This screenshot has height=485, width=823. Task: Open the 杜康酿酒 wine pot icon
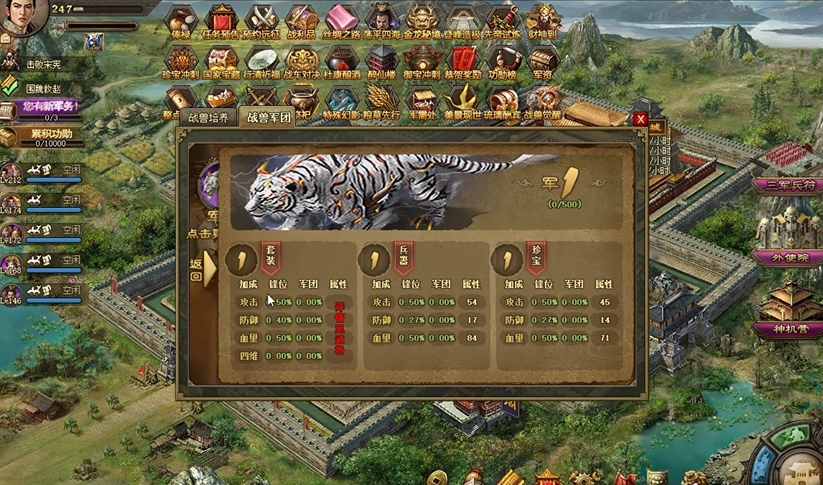tap(342, 62)
